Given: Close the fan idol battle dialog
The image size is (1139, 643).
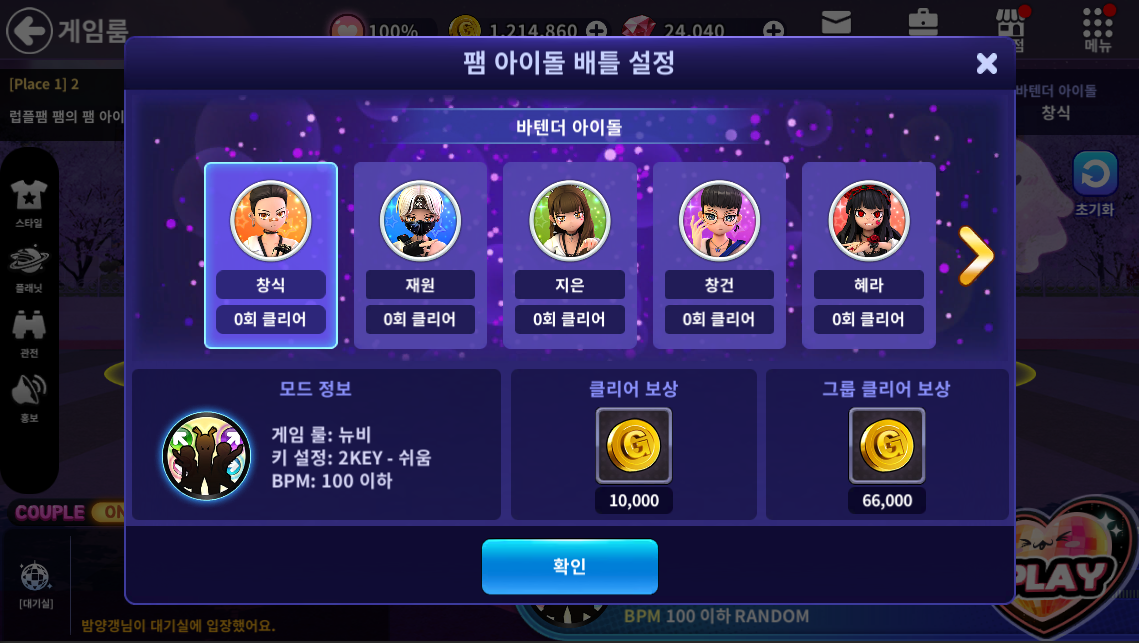Looking at the screenshot, I should click(986, 64).
